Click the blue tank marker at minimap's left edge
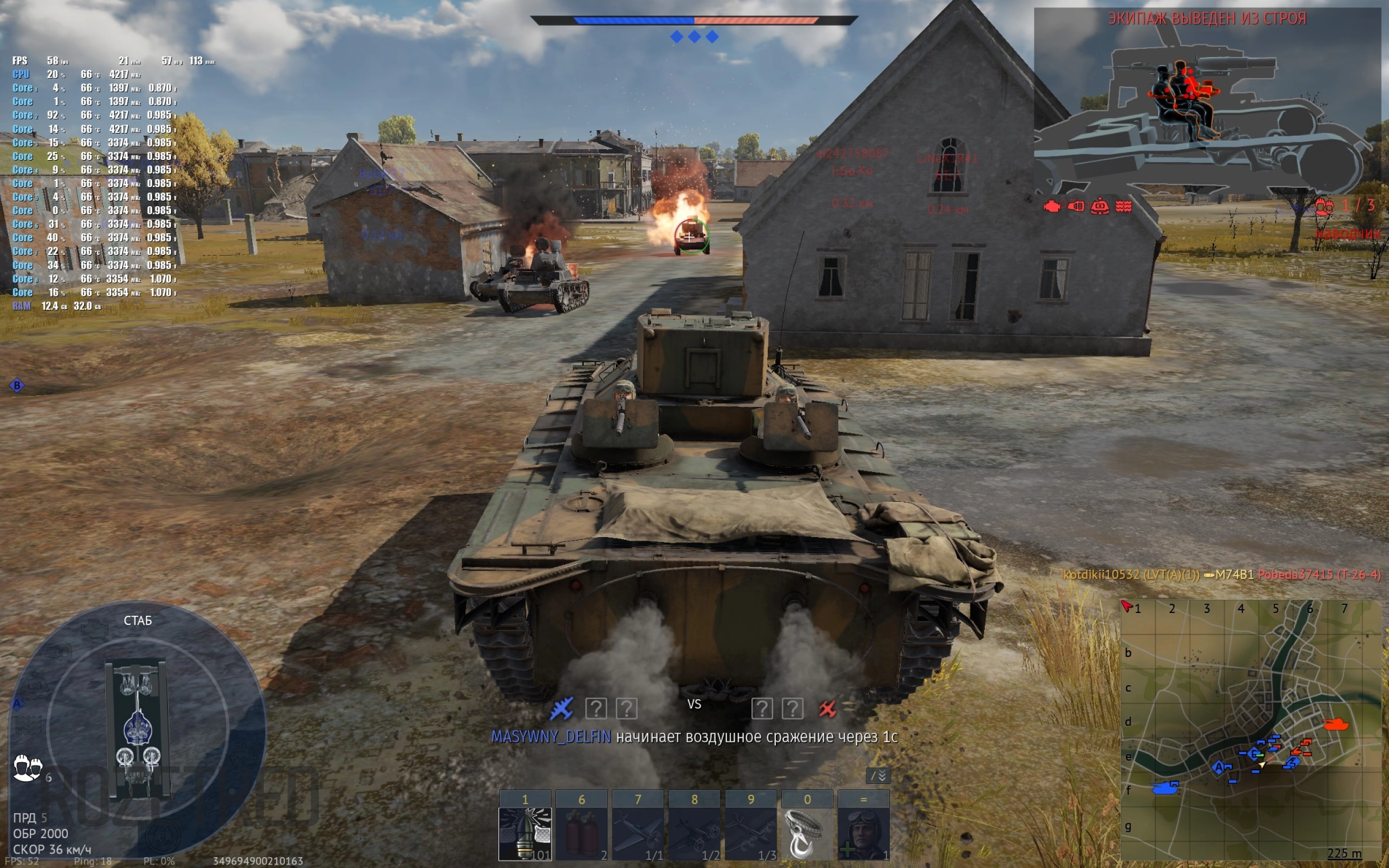Image resolution: width=1389 pixels, height=868 pixels. point(1166,787)
